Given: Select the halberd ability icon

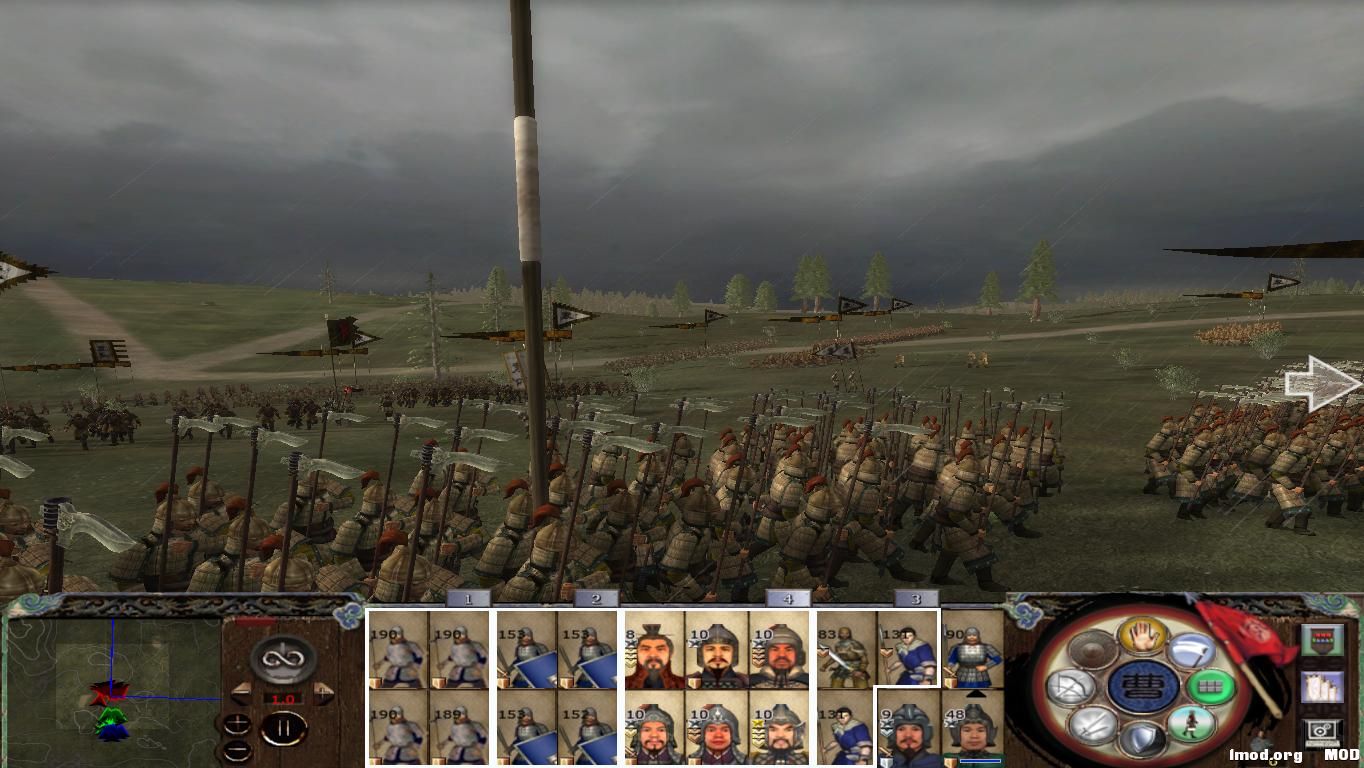Looking at the screenshot, I should pyautogui.click(x=1191, y=650).
